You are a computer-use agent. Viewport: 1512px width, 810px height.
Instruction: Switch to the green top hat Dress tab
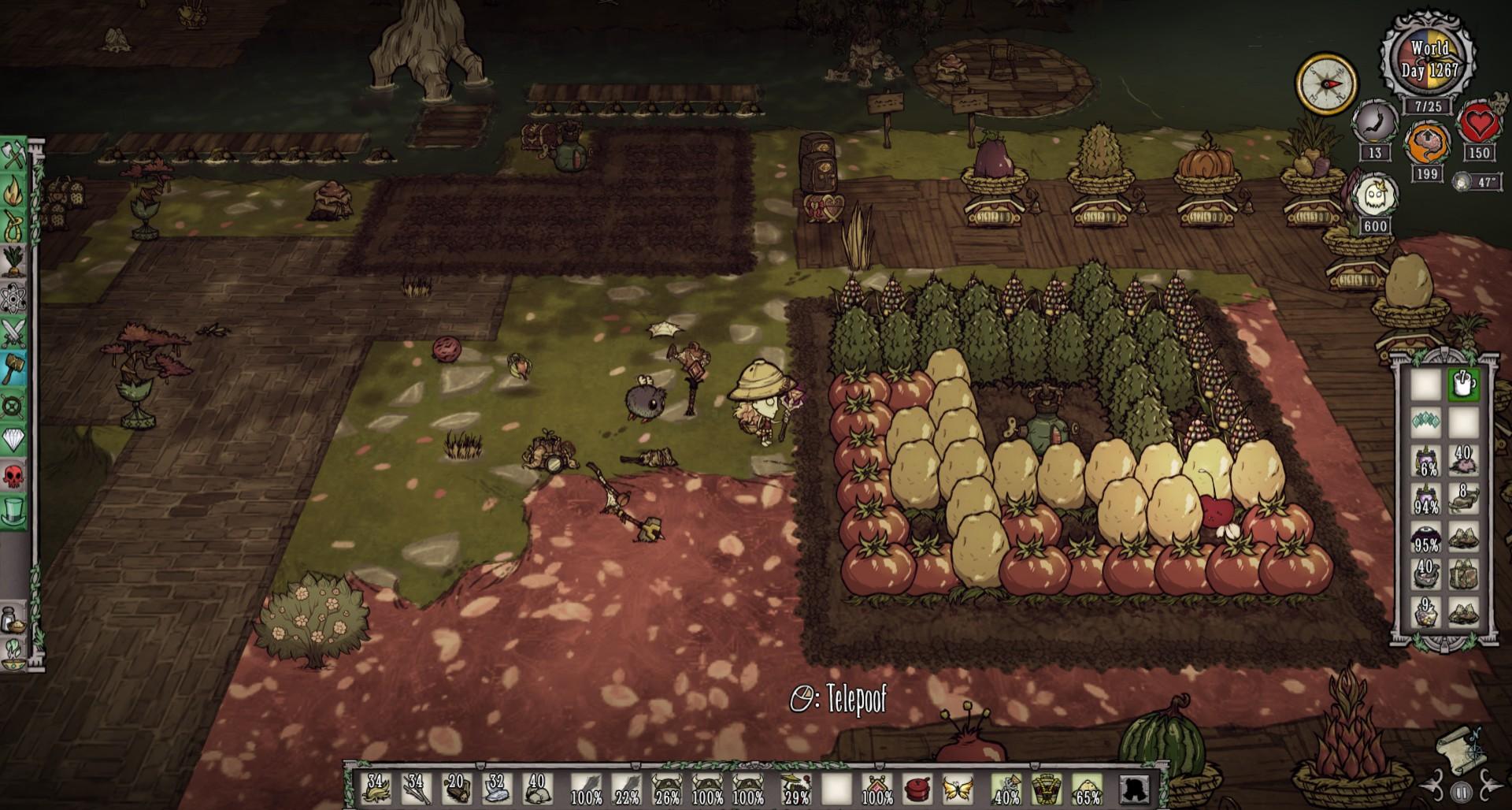coord(15,511)
